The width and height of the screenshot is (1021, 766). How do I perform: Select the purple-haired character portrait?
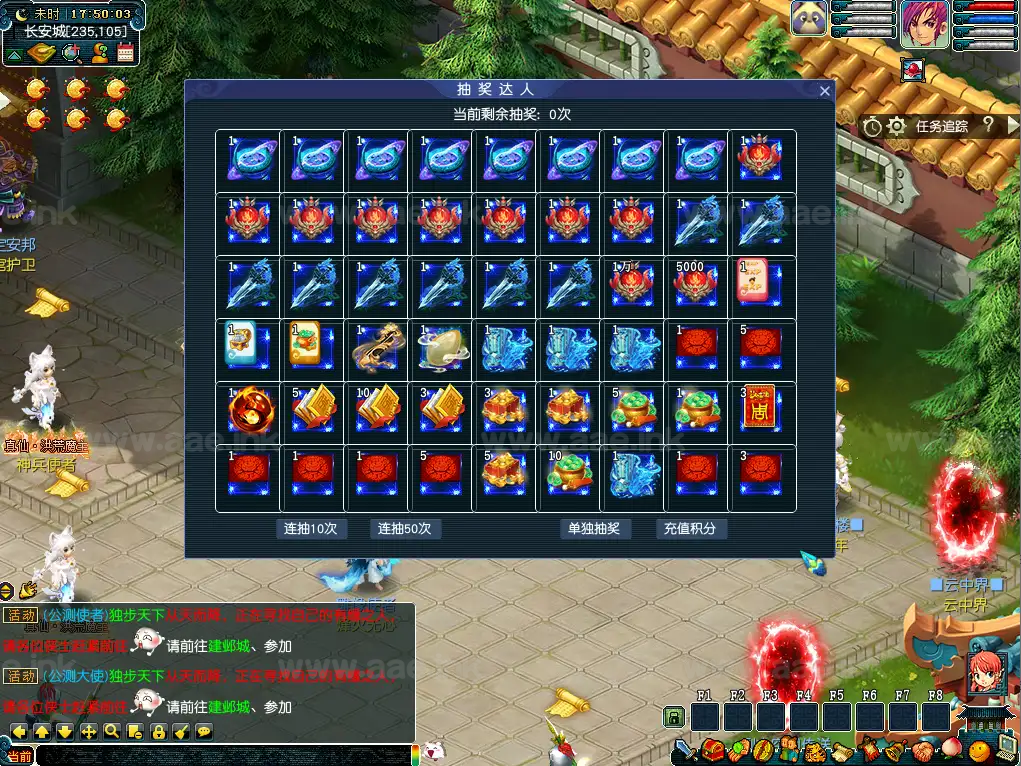click(x=925, y=24)
